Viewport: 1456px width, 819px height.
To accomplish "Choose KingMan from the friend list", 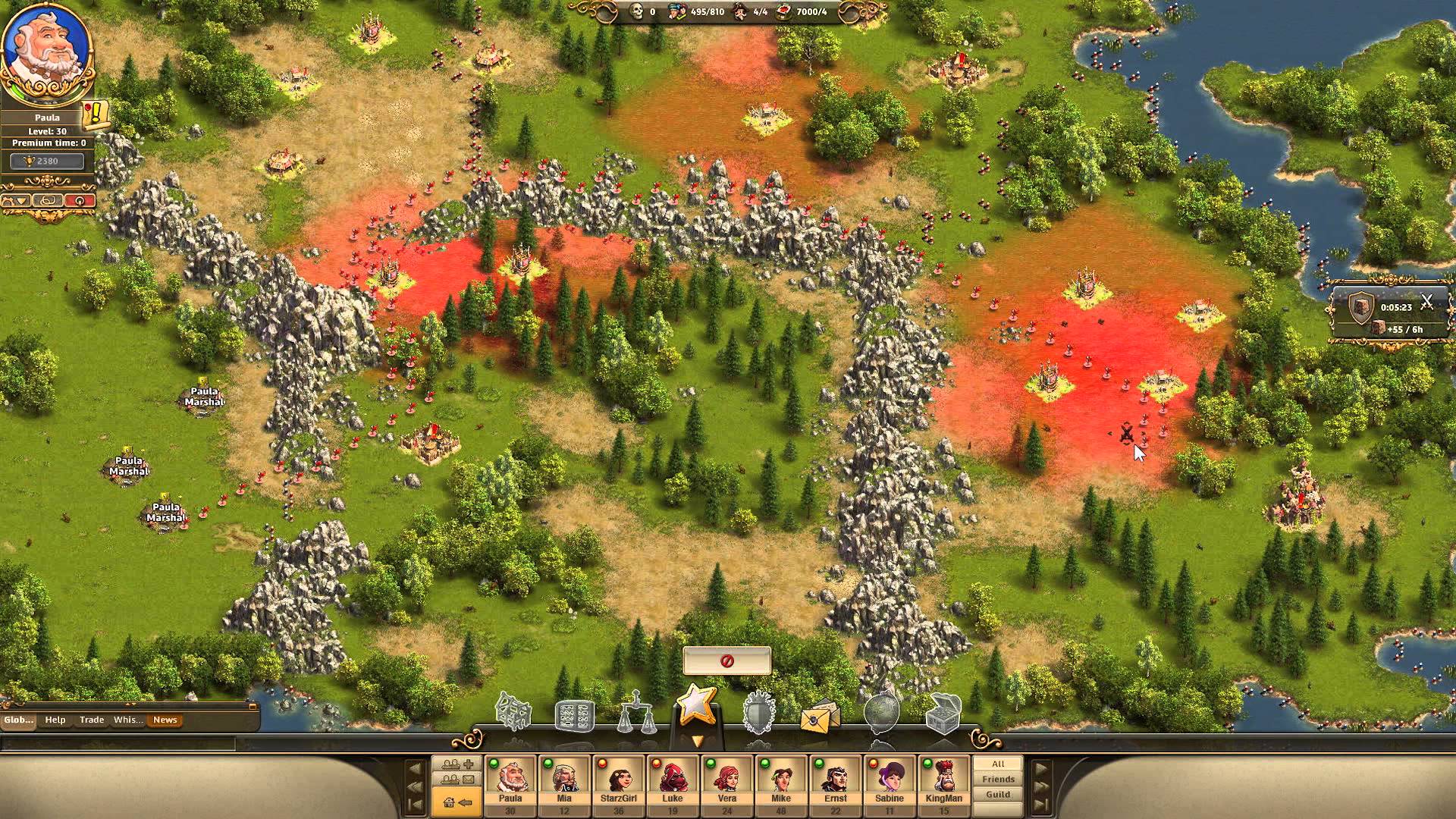I will coord(943,780).
